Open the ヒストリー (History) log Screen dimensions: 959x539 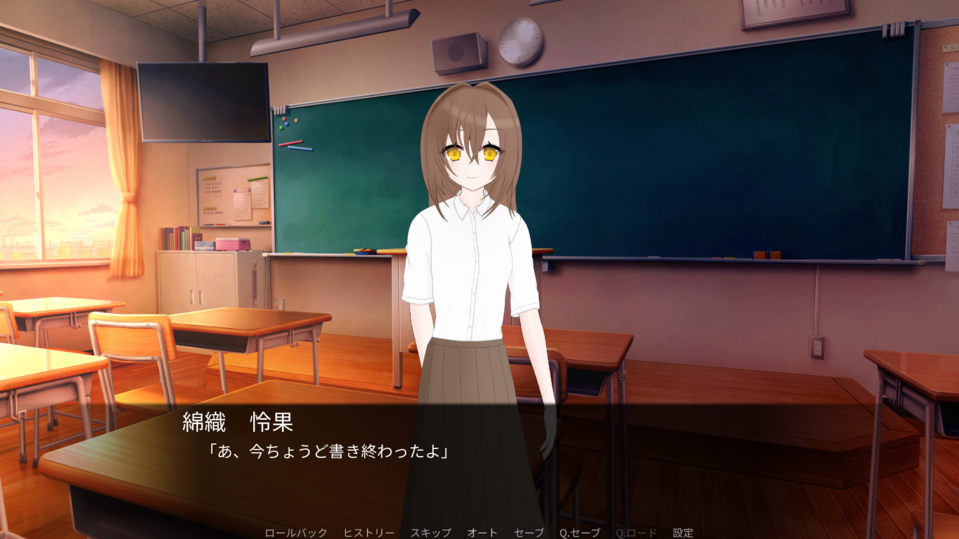click(x=368, y=533)
